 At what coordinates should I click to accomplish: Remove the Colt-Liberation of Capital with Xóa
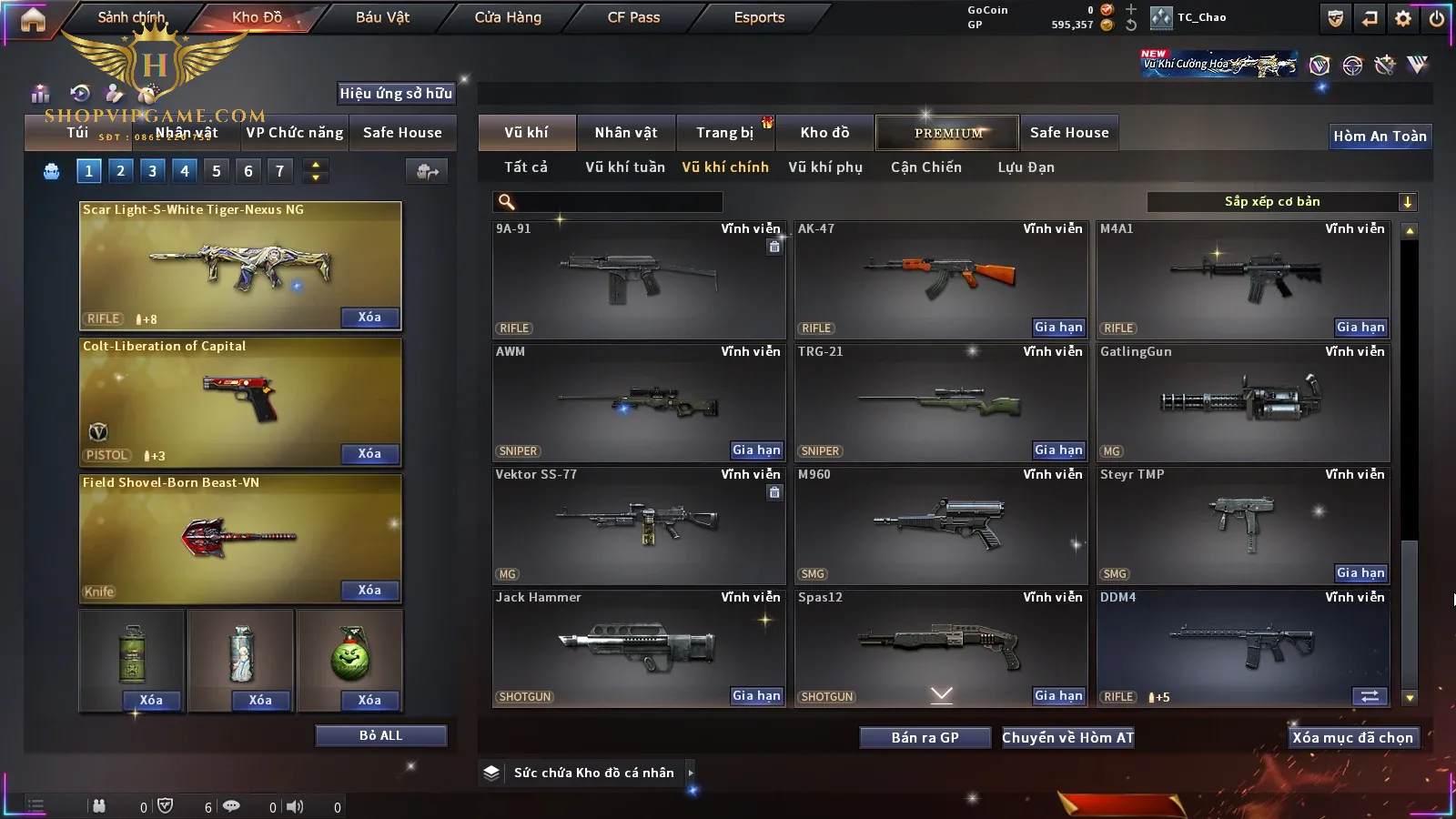click(x=369, y=454)
